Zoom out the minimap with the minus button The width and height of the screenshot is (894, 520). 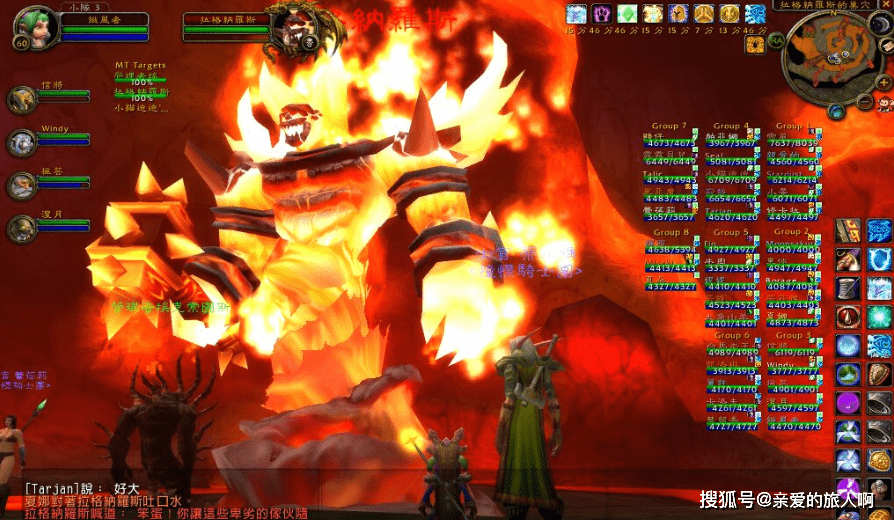click(x=865, y=100)
